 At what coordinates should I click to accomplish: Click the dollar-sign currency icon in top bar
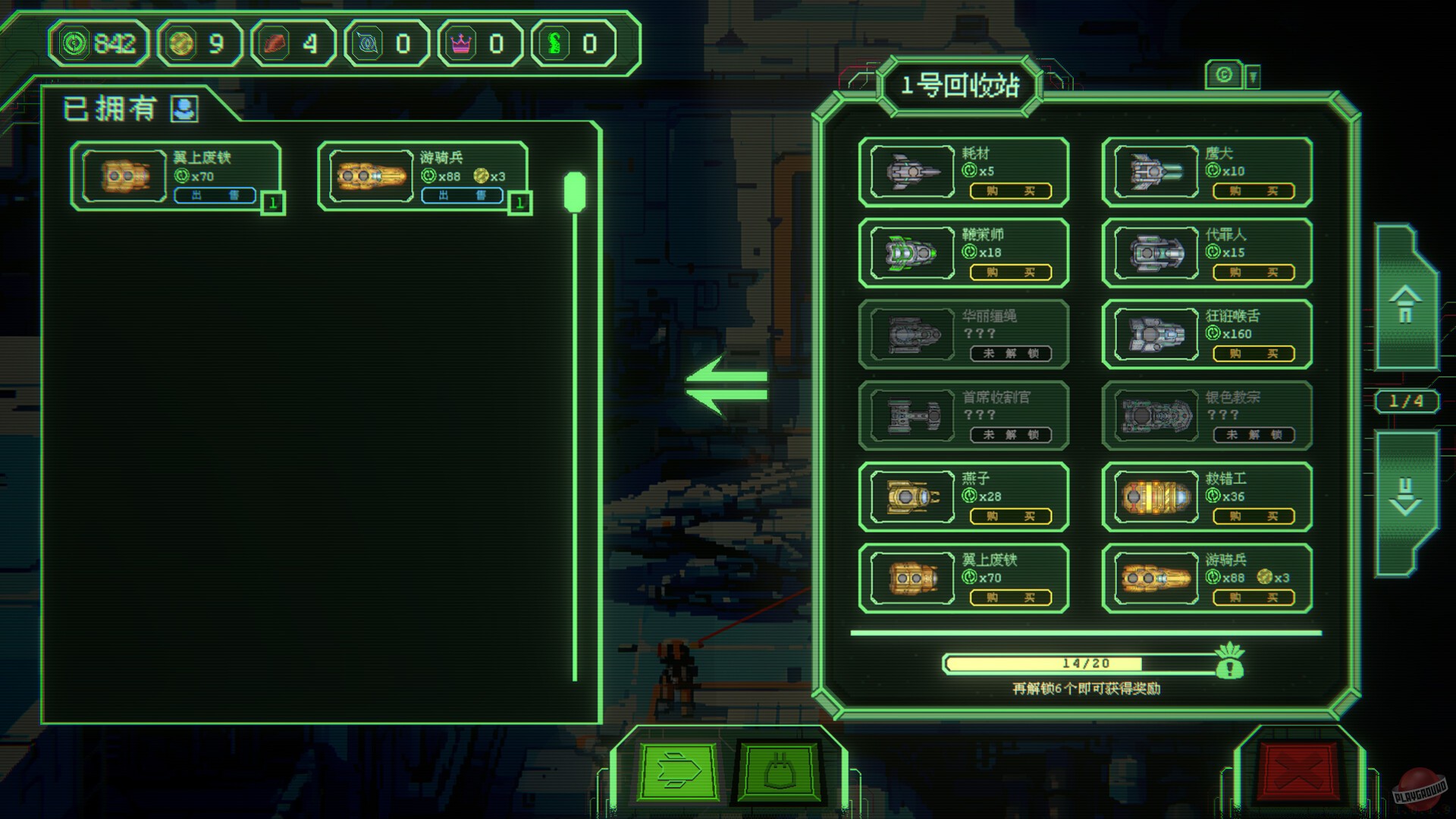(x=554, y=44)
